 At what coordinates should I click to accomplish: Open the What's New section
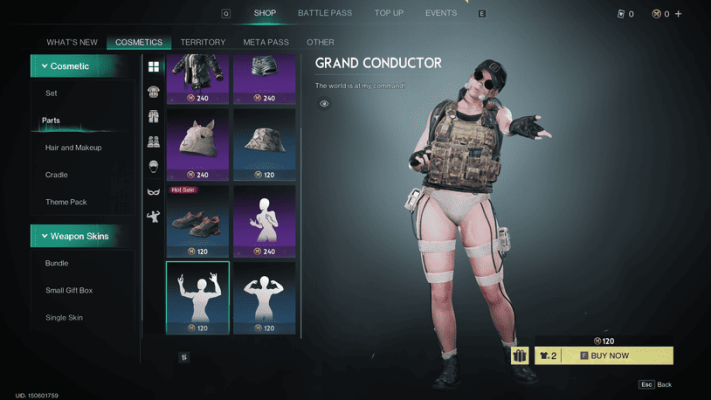coord(72,42)
